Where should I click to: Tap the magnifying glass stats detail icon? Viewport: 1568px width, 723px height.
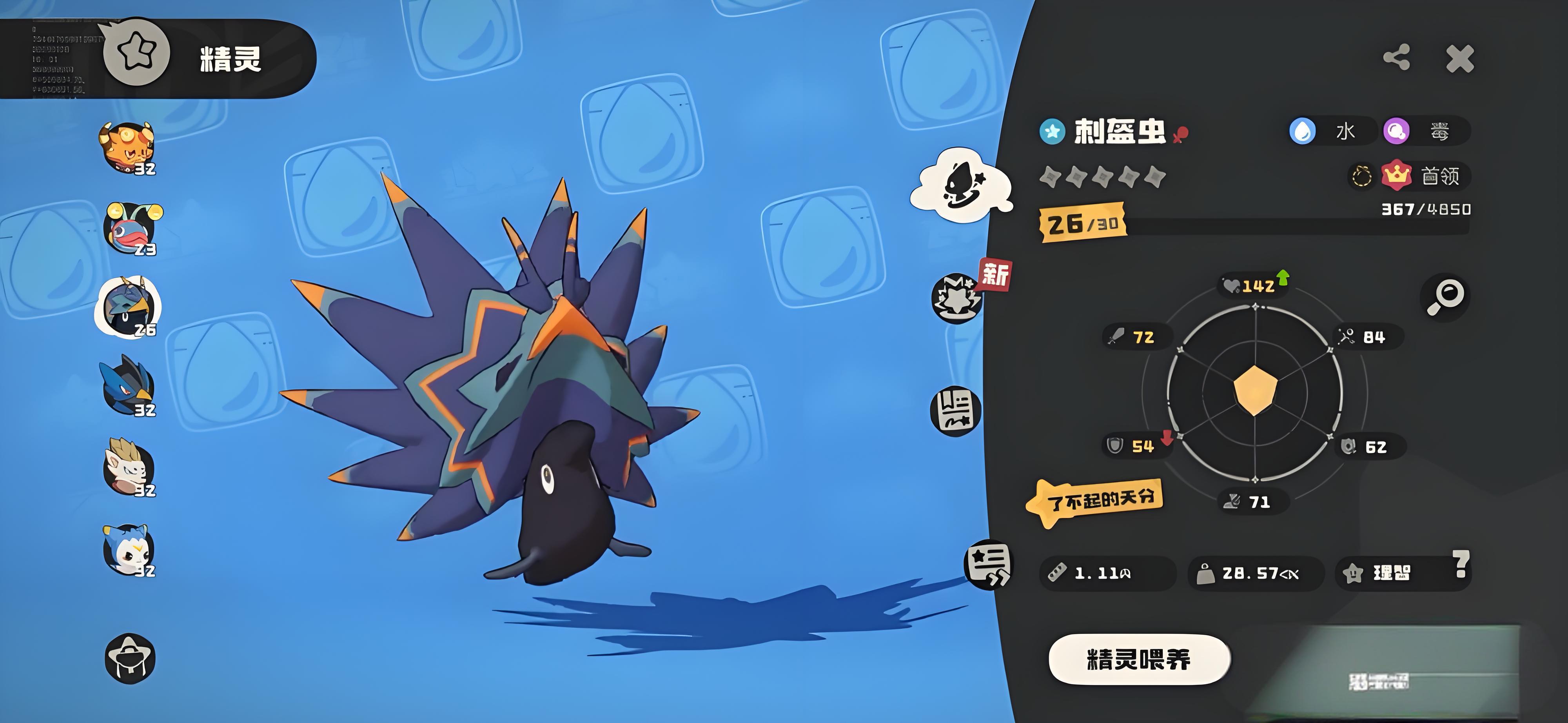(x=1445, y=297)
